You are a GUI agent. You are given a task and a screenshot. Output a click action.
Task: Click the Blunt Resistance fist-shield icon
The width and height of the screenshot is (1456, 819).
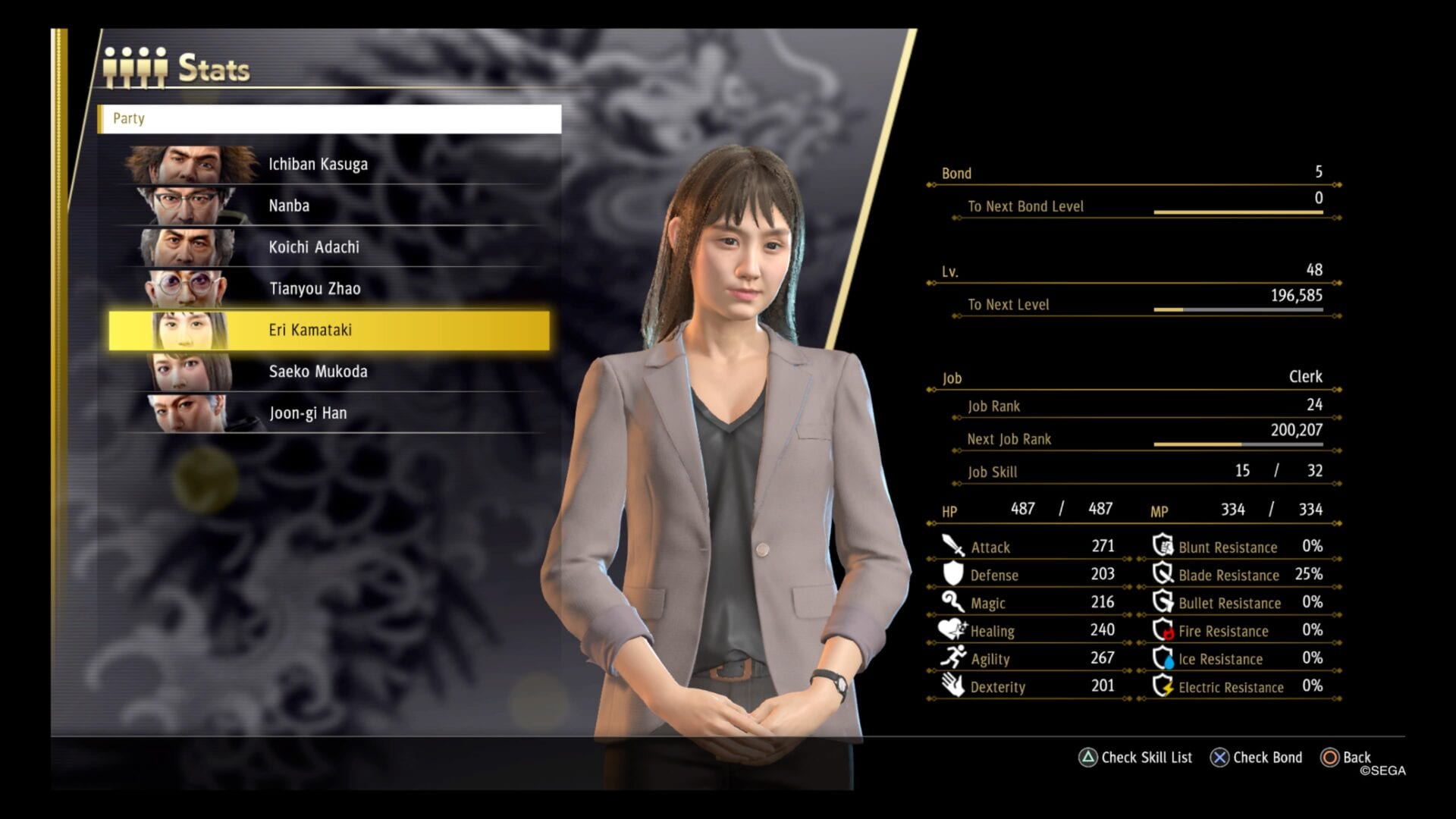[x=1162, y=547]
